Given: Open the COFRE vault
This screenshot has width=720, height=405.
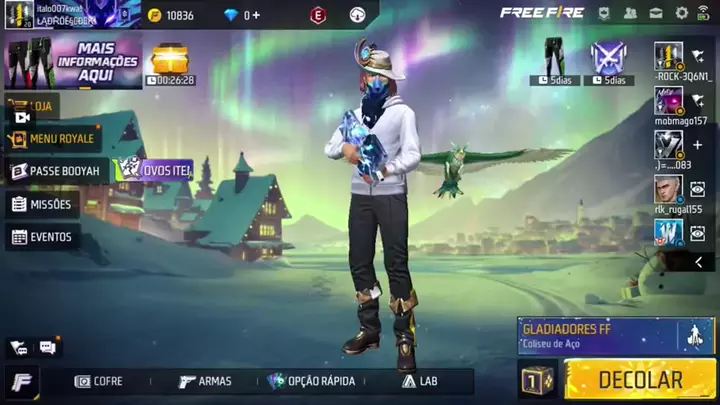Looking at the screenshot, I should pos(99,381).
